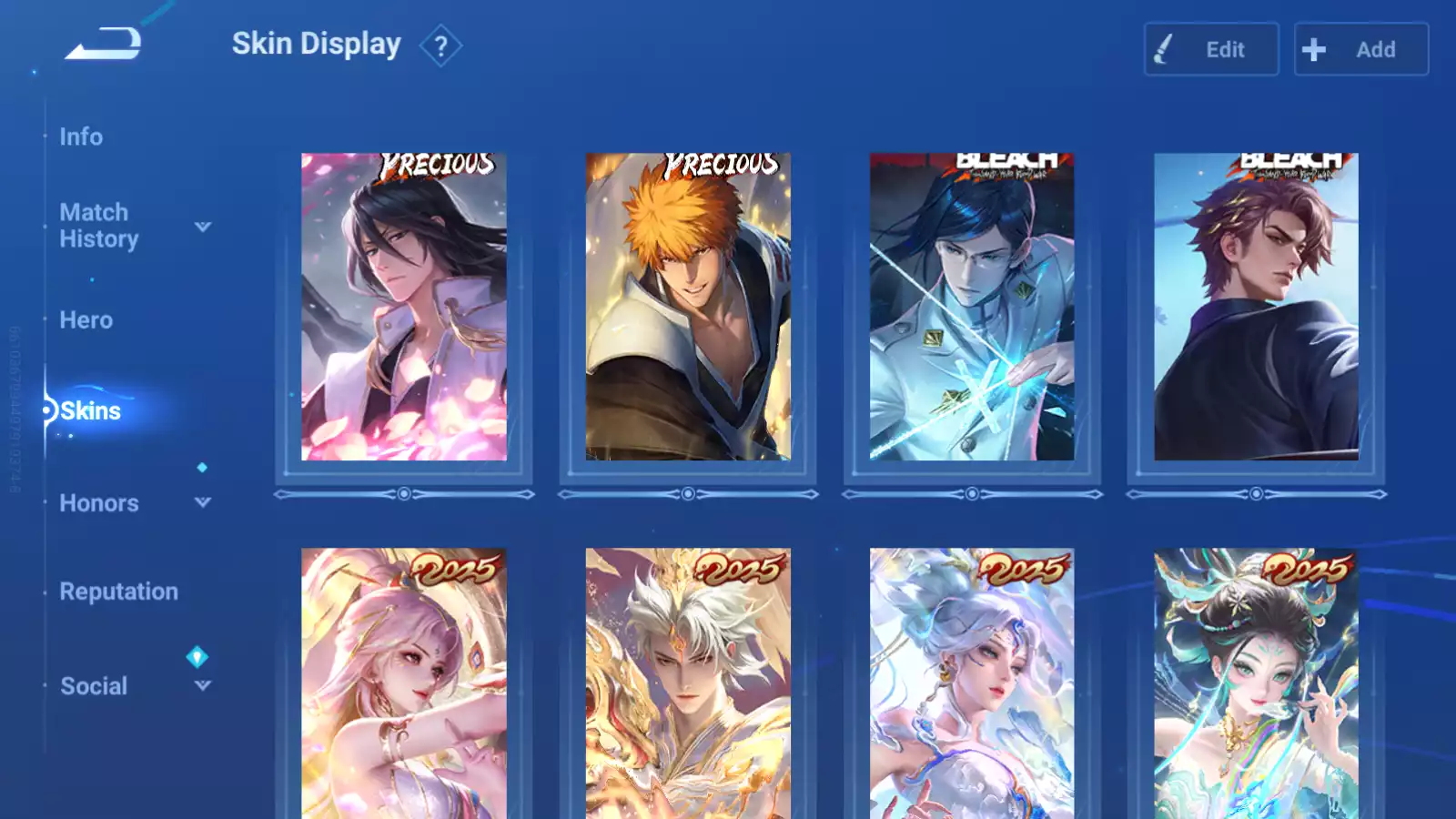
Task: Add a new skin to display
Action: 1360,49
